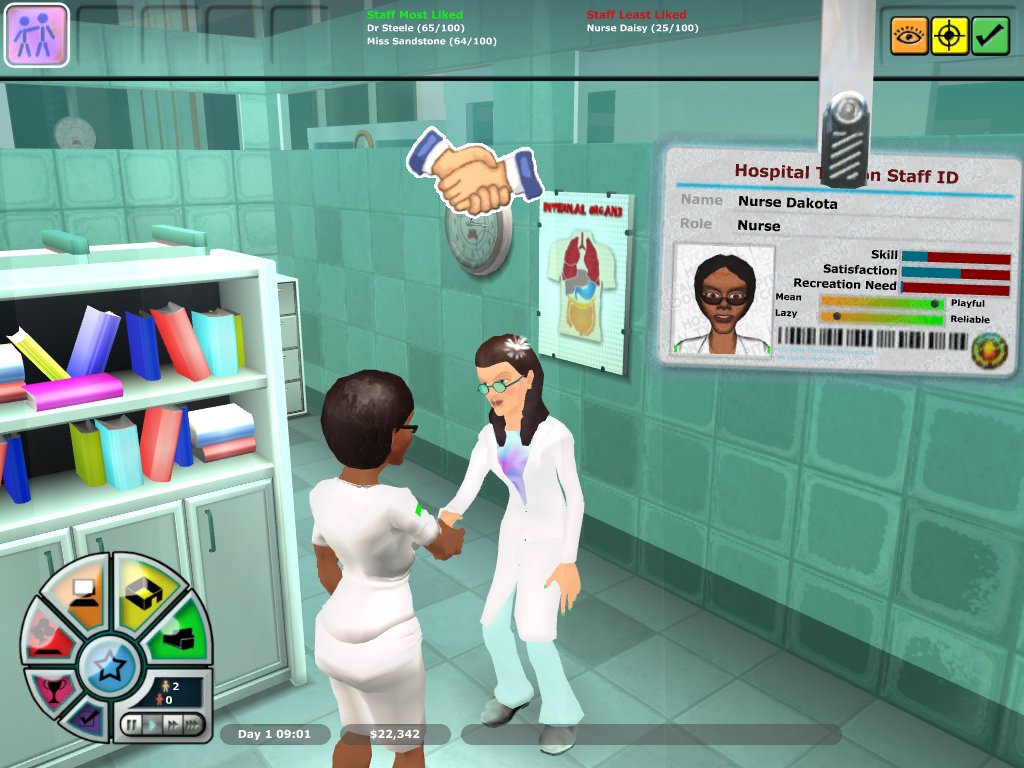Confirm with the green checkmark button
This screenshot has height=768, width=1024.
[x=990, y=36]
